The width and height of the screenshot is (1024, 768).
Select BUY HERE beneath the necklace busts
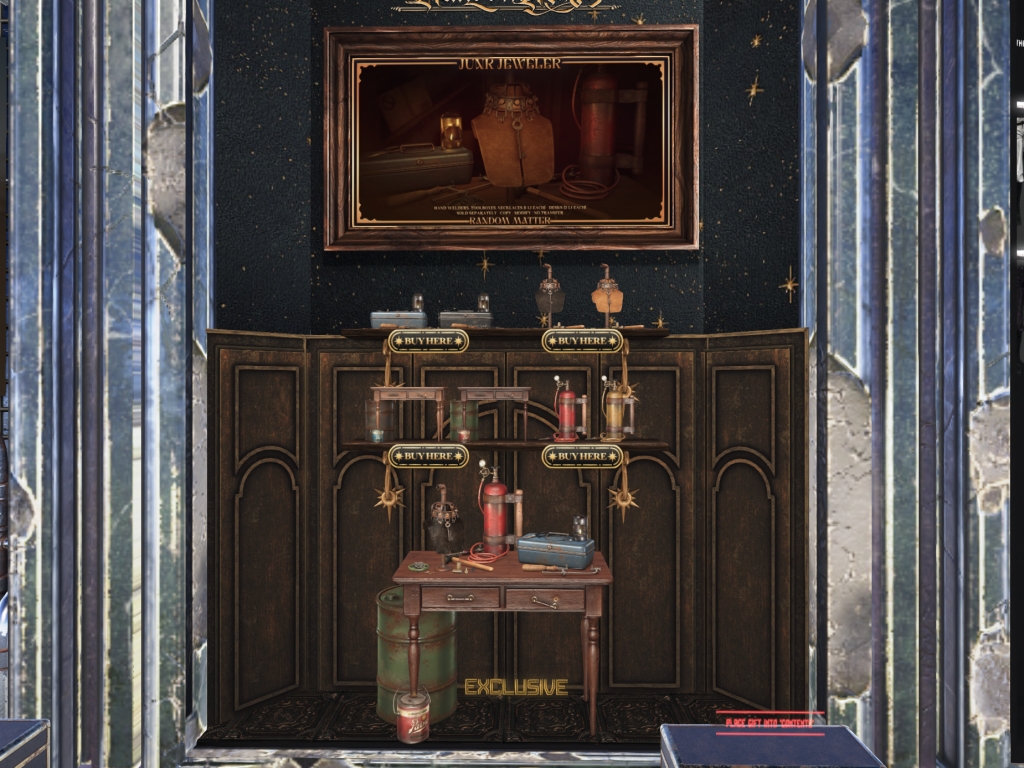click(582, 341)
